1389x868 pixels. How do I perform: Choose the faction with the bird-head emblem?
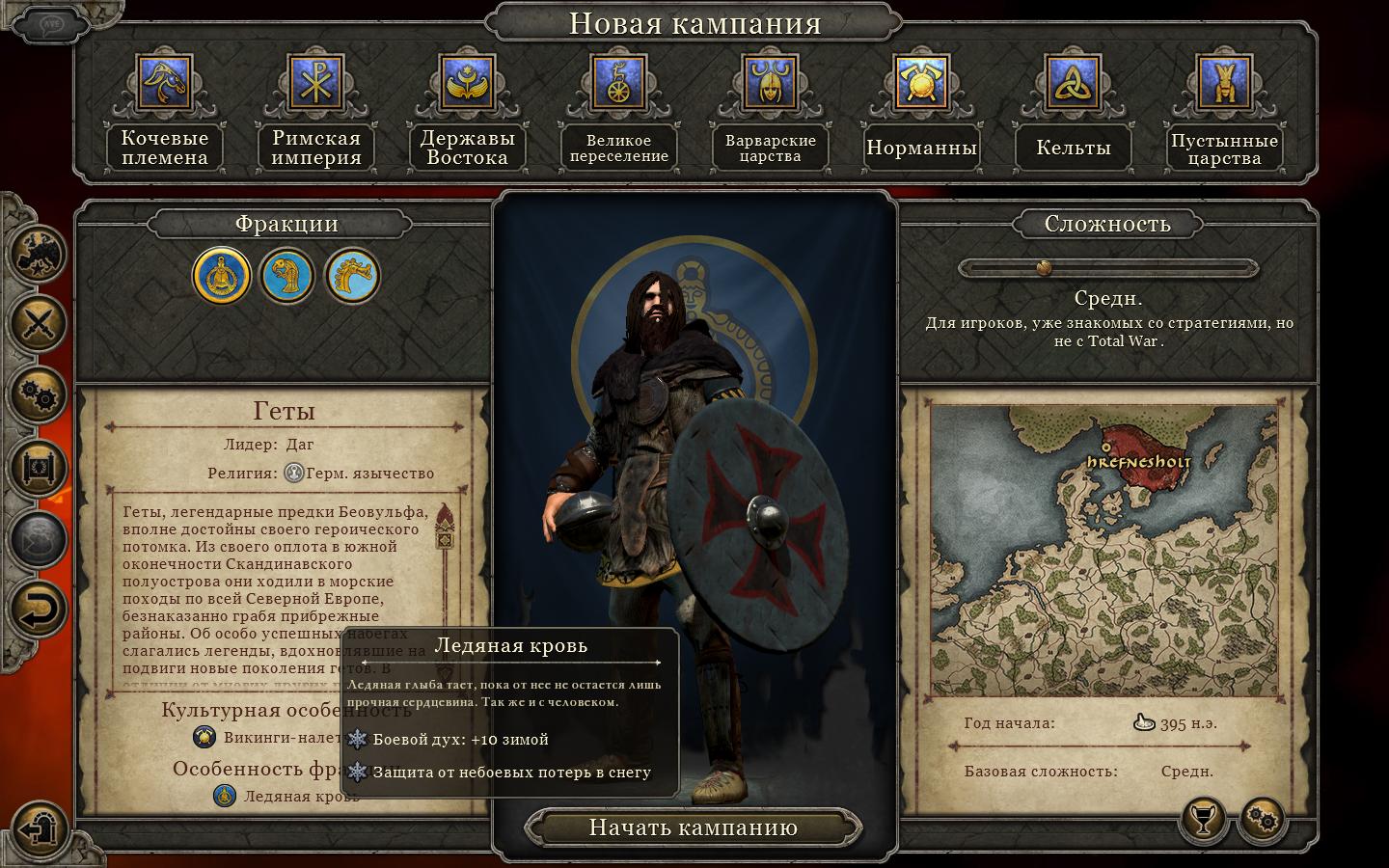coord(287,276)
